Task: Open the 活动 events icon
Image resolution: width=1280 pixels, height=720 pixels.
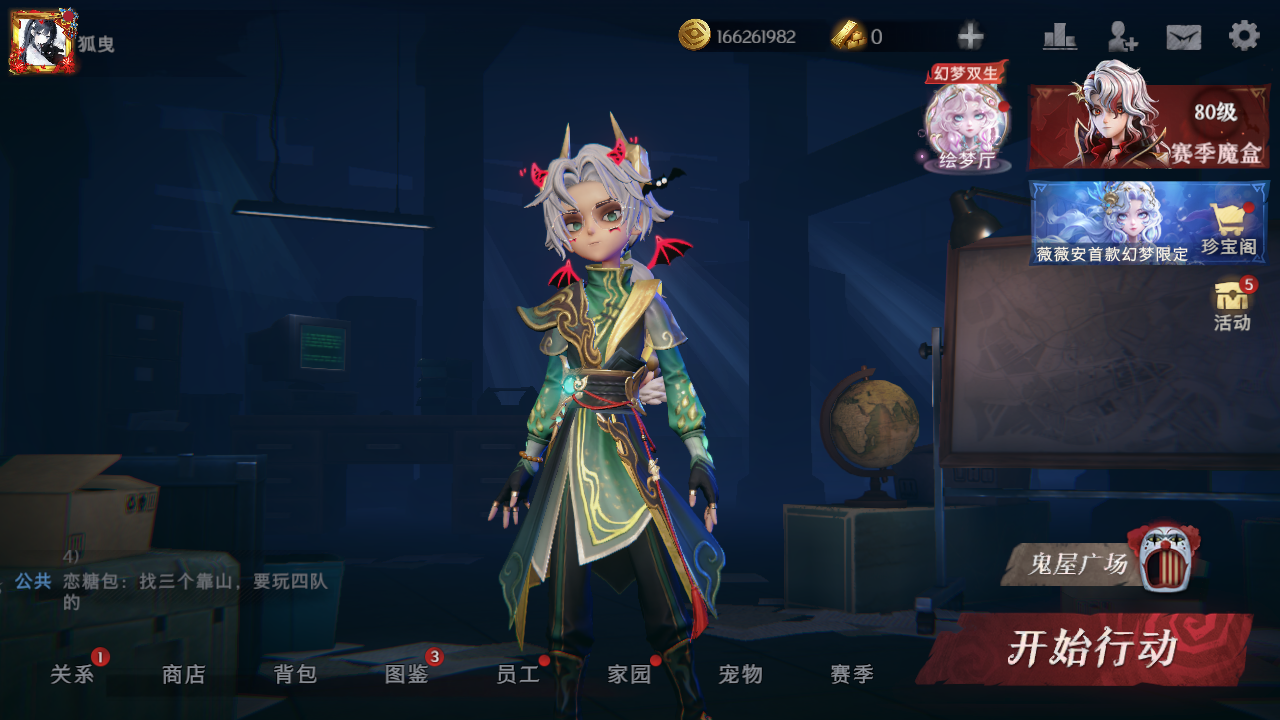Action: (x=1232, y=305)
